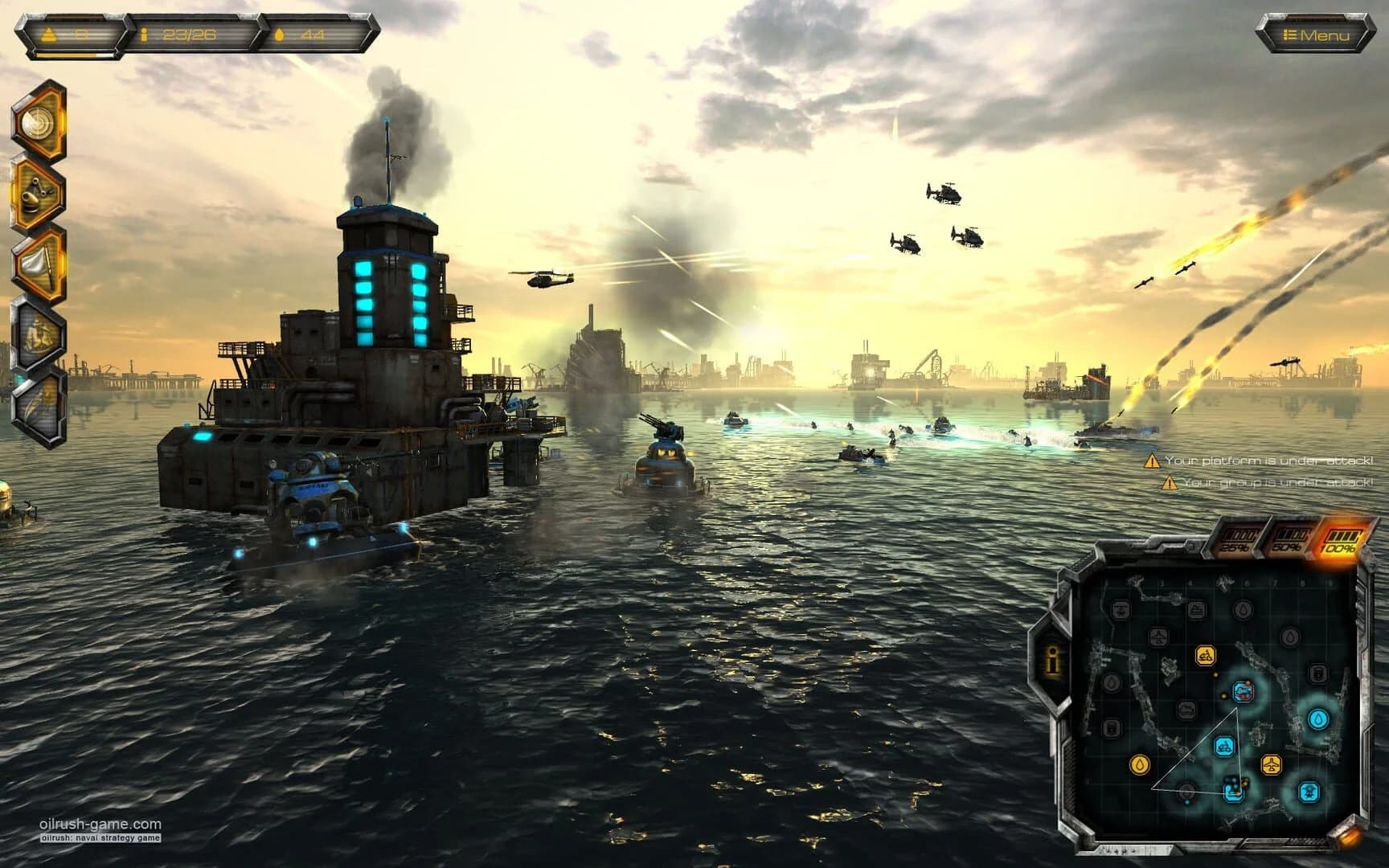The height and width of the screenshot is (868, 1389).
Task: Click the 'Your platform is under attack!' warning
Action: tap(1270, 461)
